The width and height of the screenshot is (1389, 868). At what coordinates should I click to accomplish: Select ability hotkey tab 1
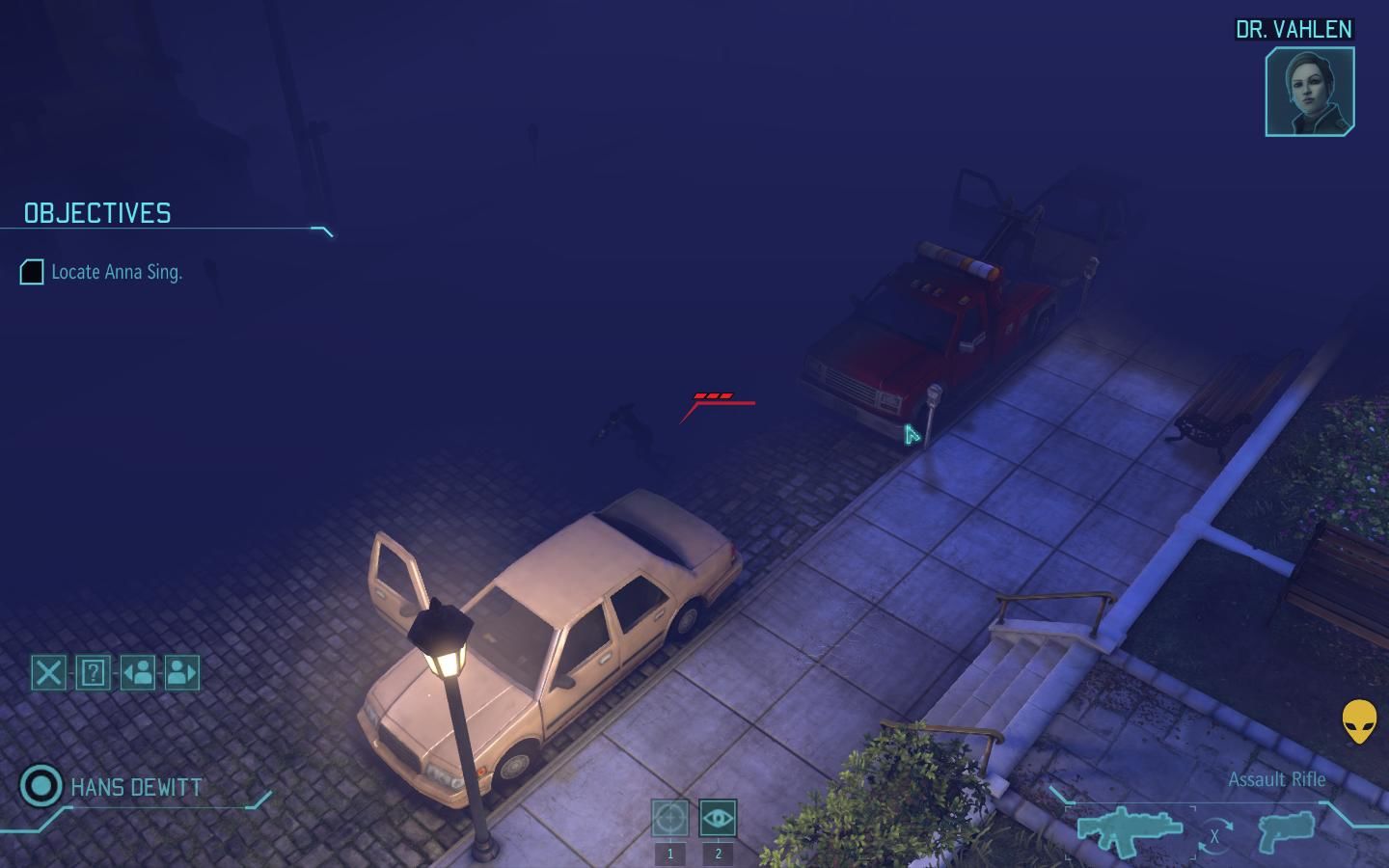(671, 853)
